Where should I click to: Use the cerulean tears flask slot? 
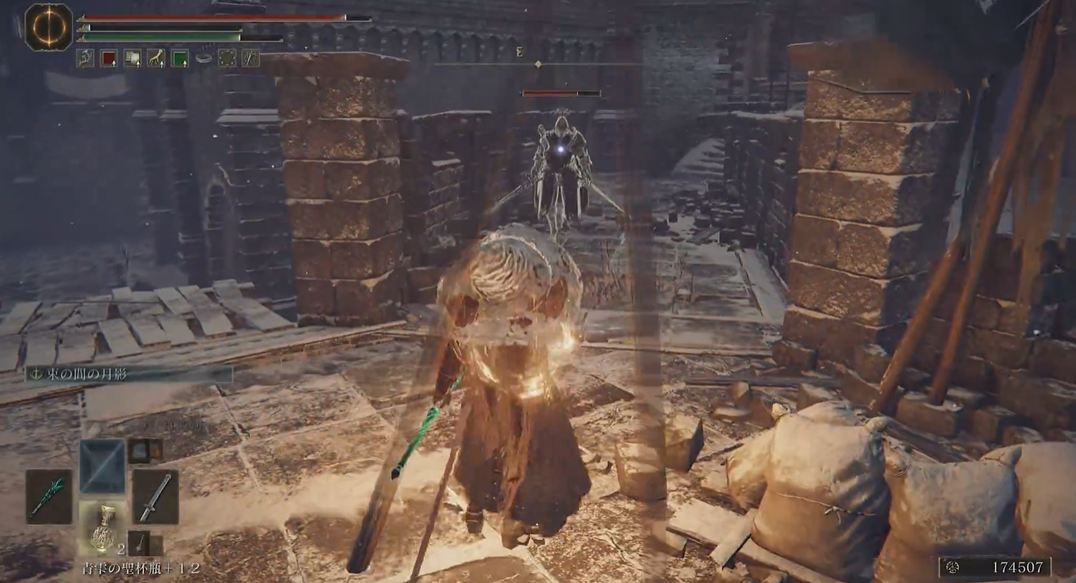click(x=103, y=528)
